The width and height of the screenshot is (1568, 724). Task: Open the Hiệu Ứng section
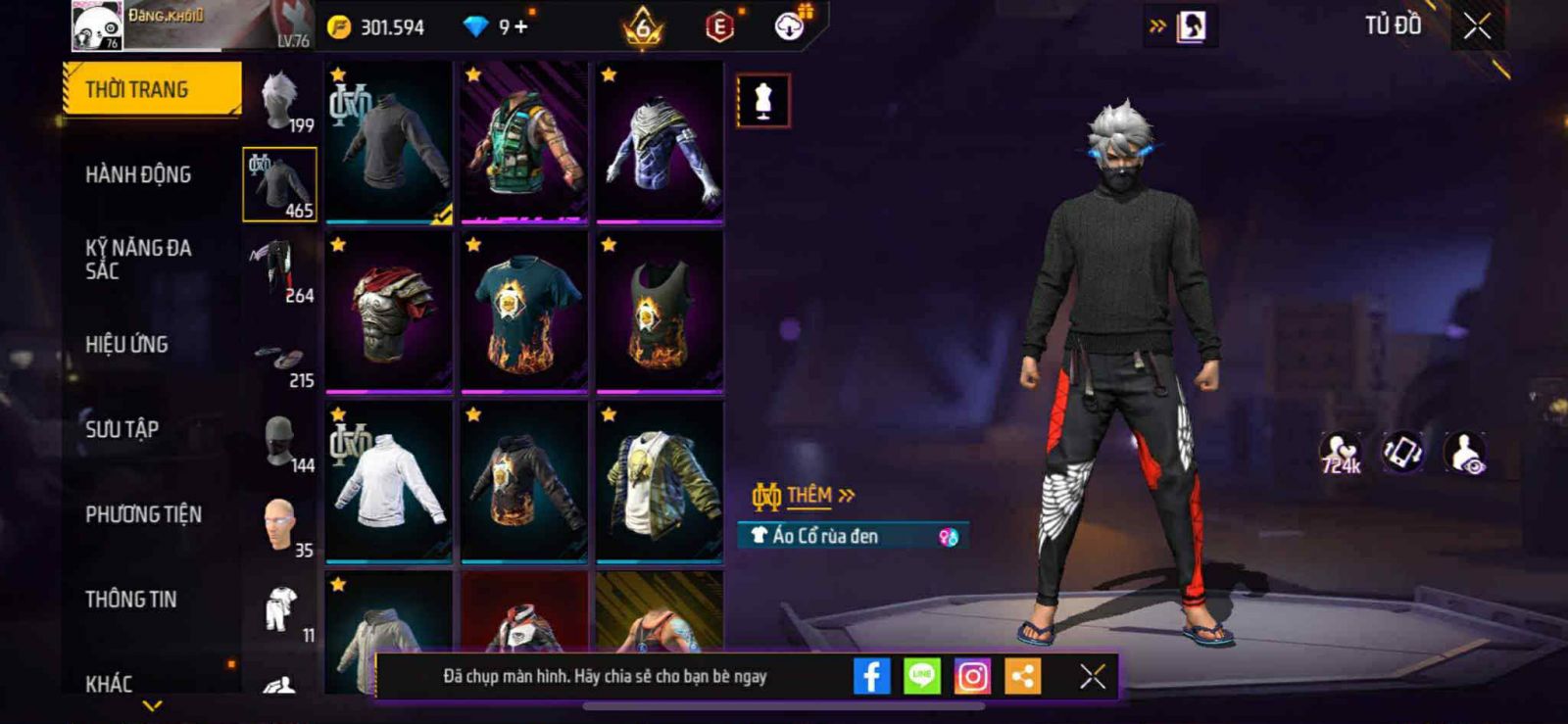point(126,344)
